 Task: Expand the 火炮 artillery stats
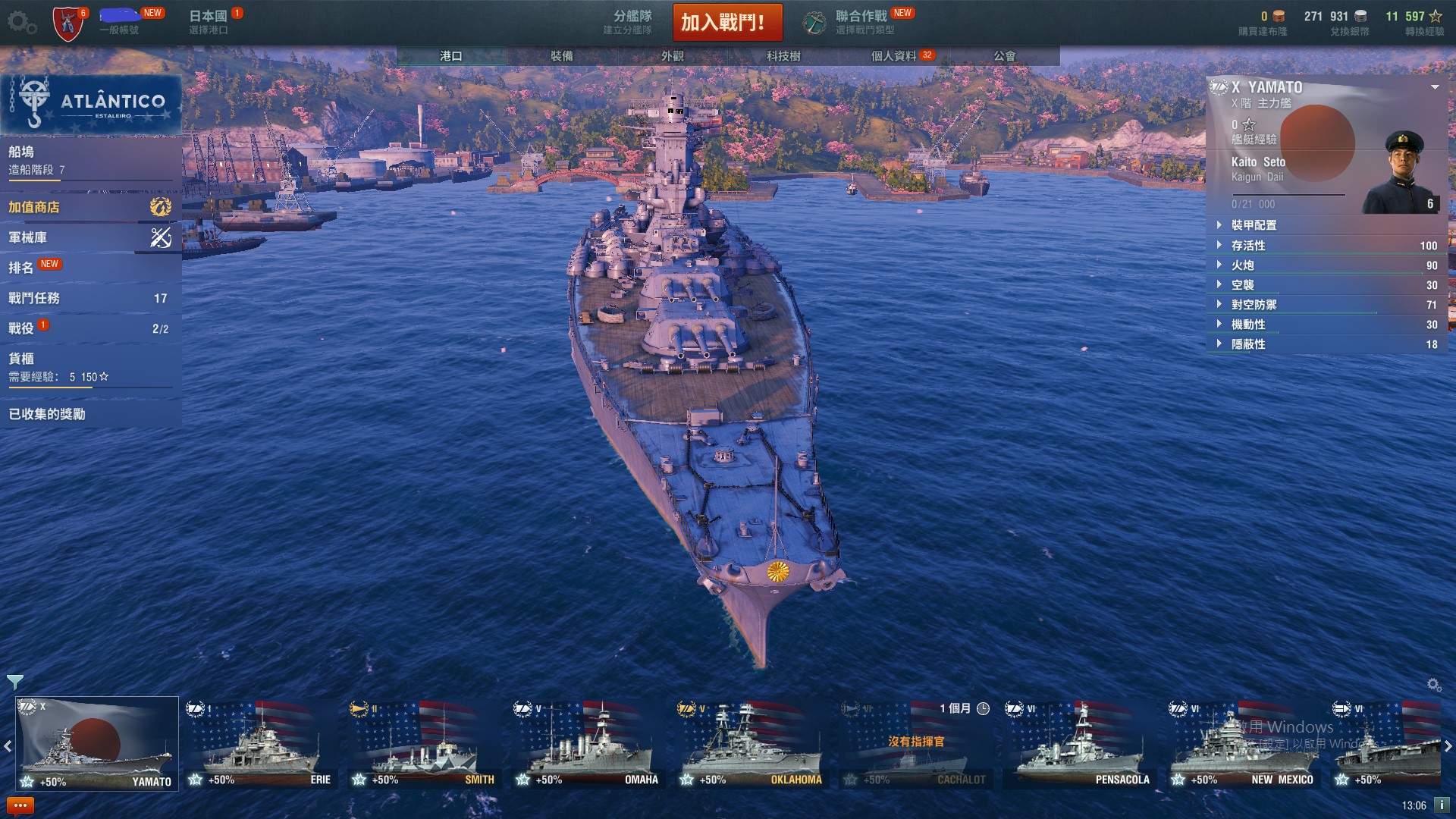pos(1243,265)
